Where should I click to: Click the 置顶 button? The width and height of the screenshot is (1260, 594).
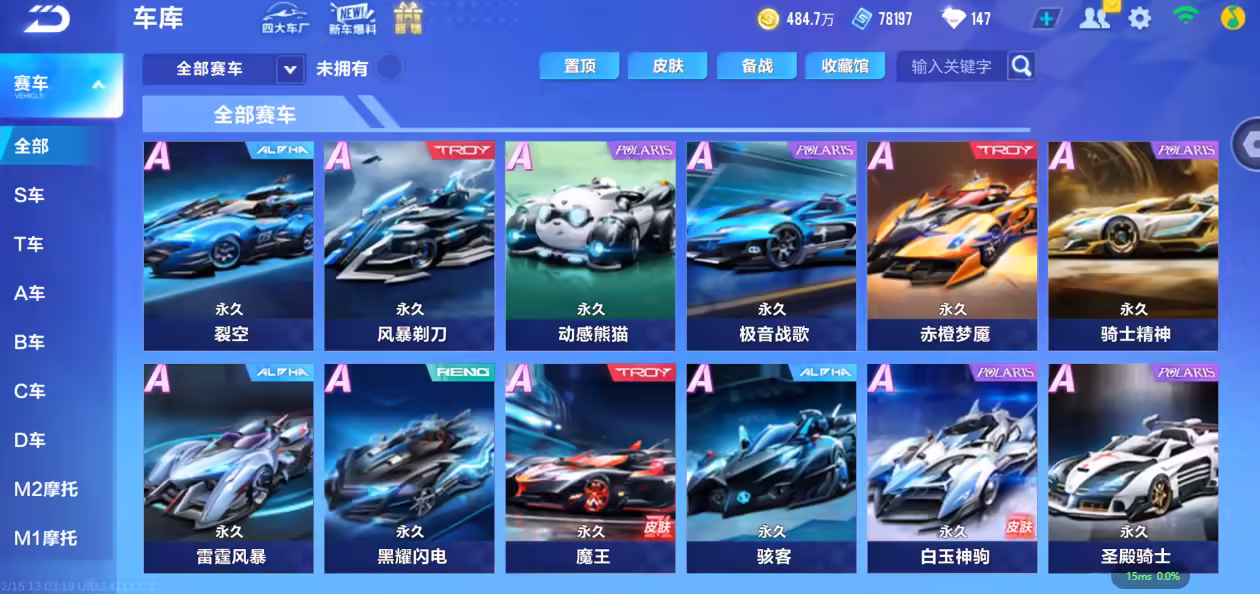(x=579, y=66)
